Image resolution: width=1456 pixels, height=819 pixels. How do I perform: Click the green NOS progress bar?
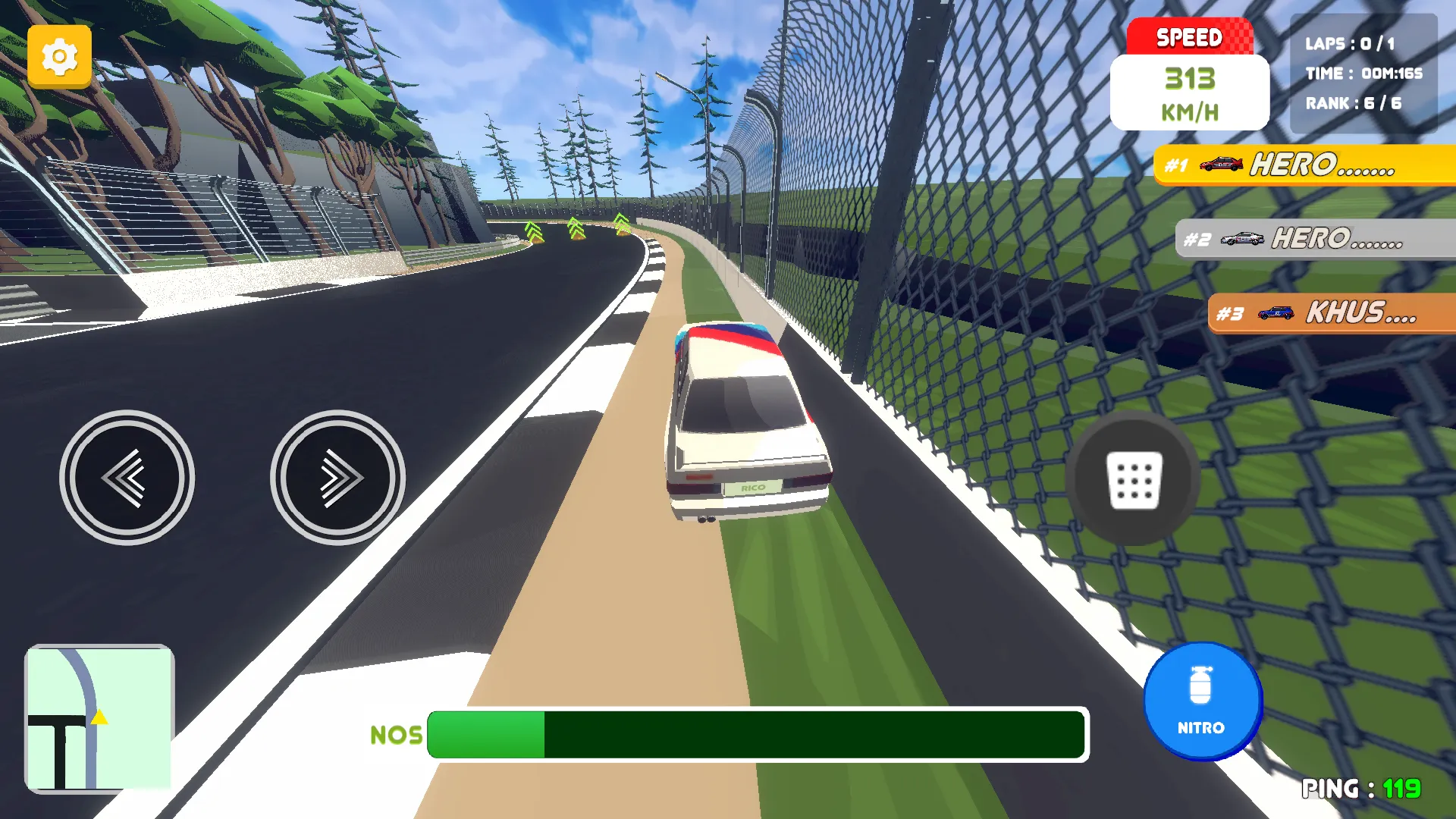pyautogui.click(x=485, y=736)
